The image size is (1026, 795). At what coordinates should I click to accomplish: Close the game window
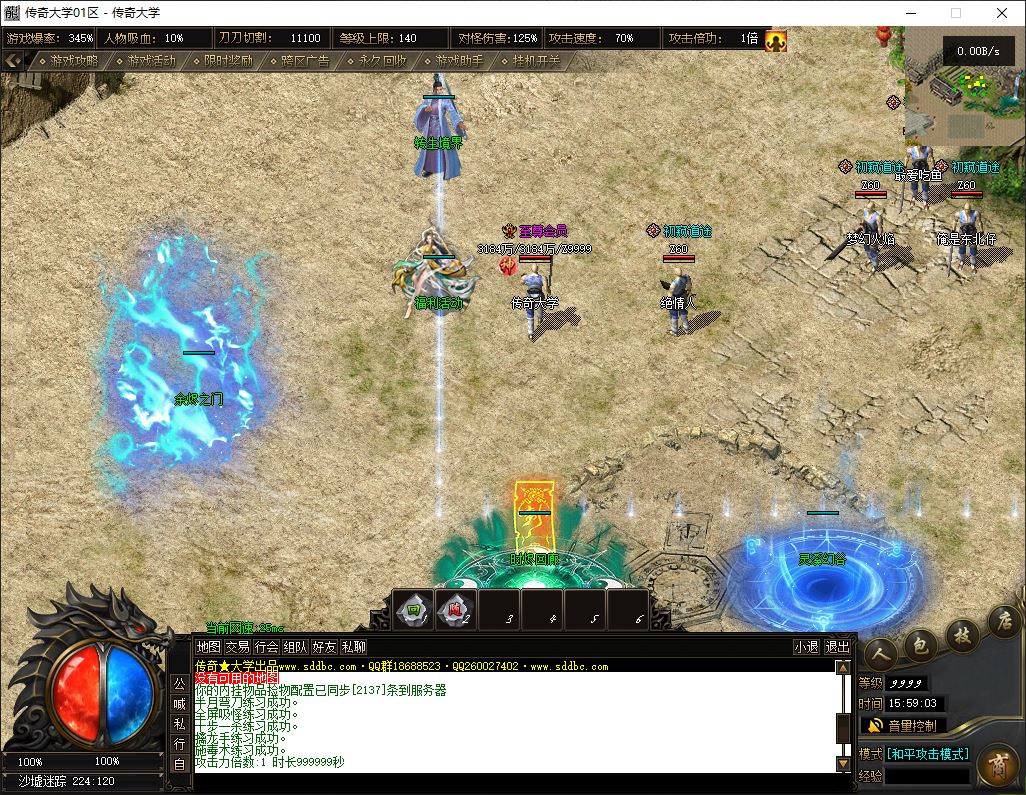pos(1002,13)
